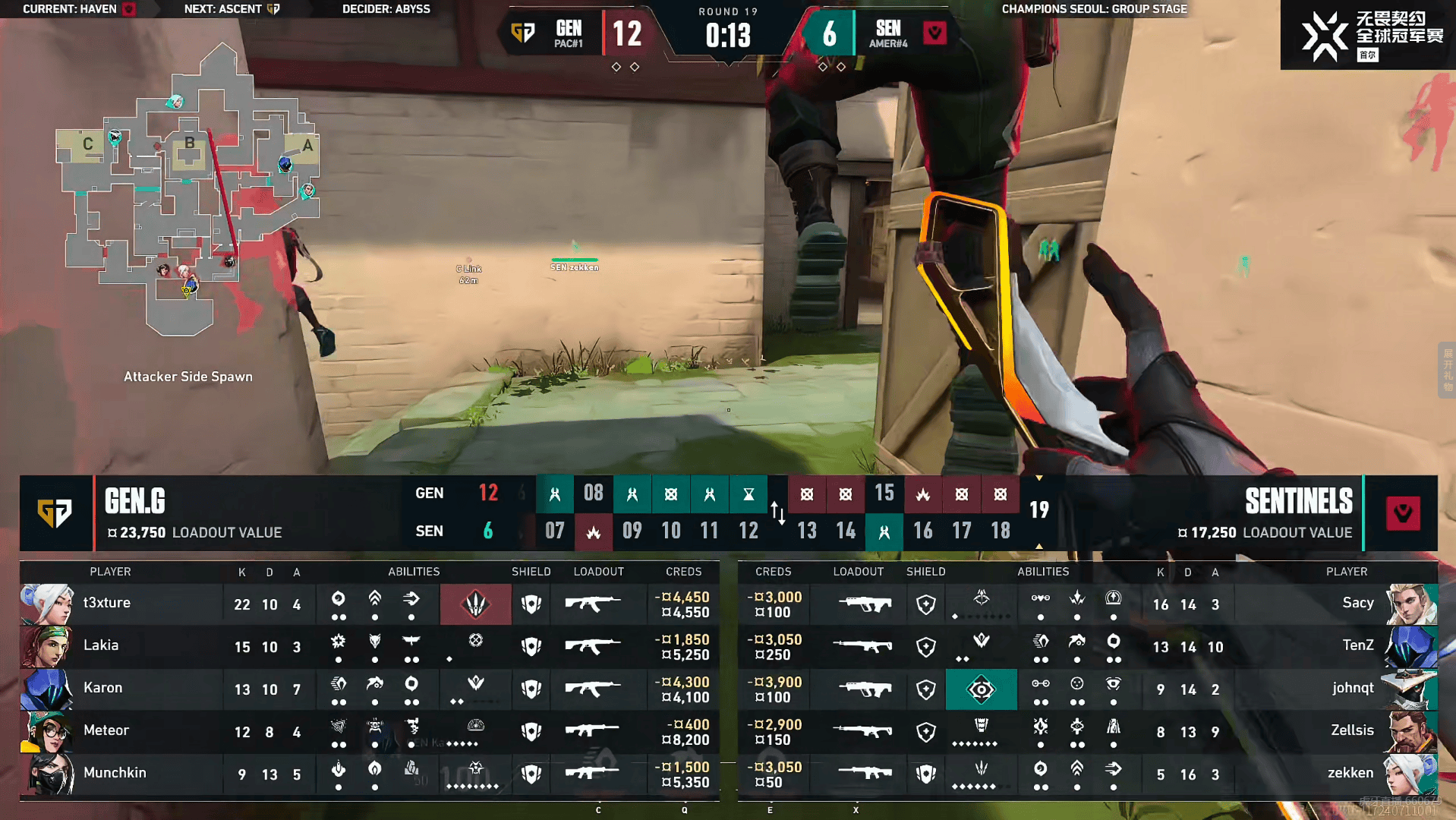1456x820 pixels.
Task: Choose zekken's agent portrait
Action: [1410, 774]
